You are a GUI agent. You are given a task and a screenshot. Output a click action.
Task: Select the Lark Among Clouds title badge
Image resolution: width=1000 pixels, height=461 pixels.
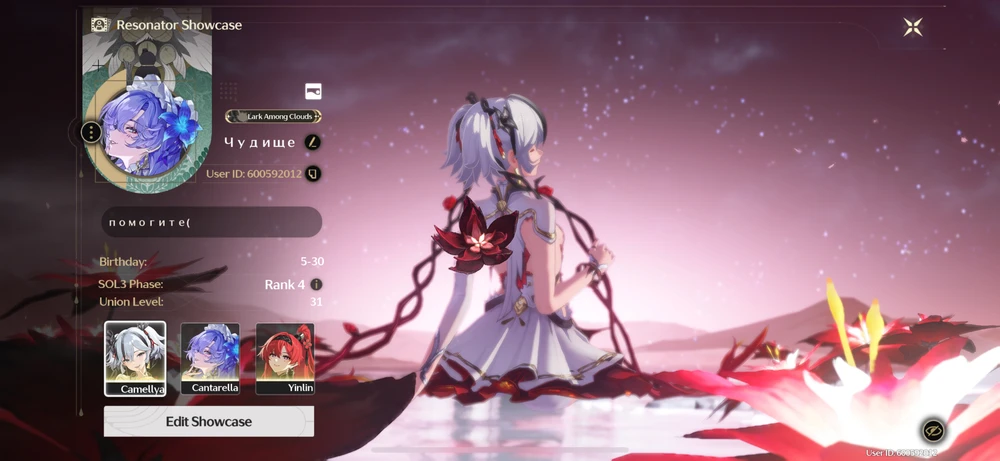pos(273,117)
